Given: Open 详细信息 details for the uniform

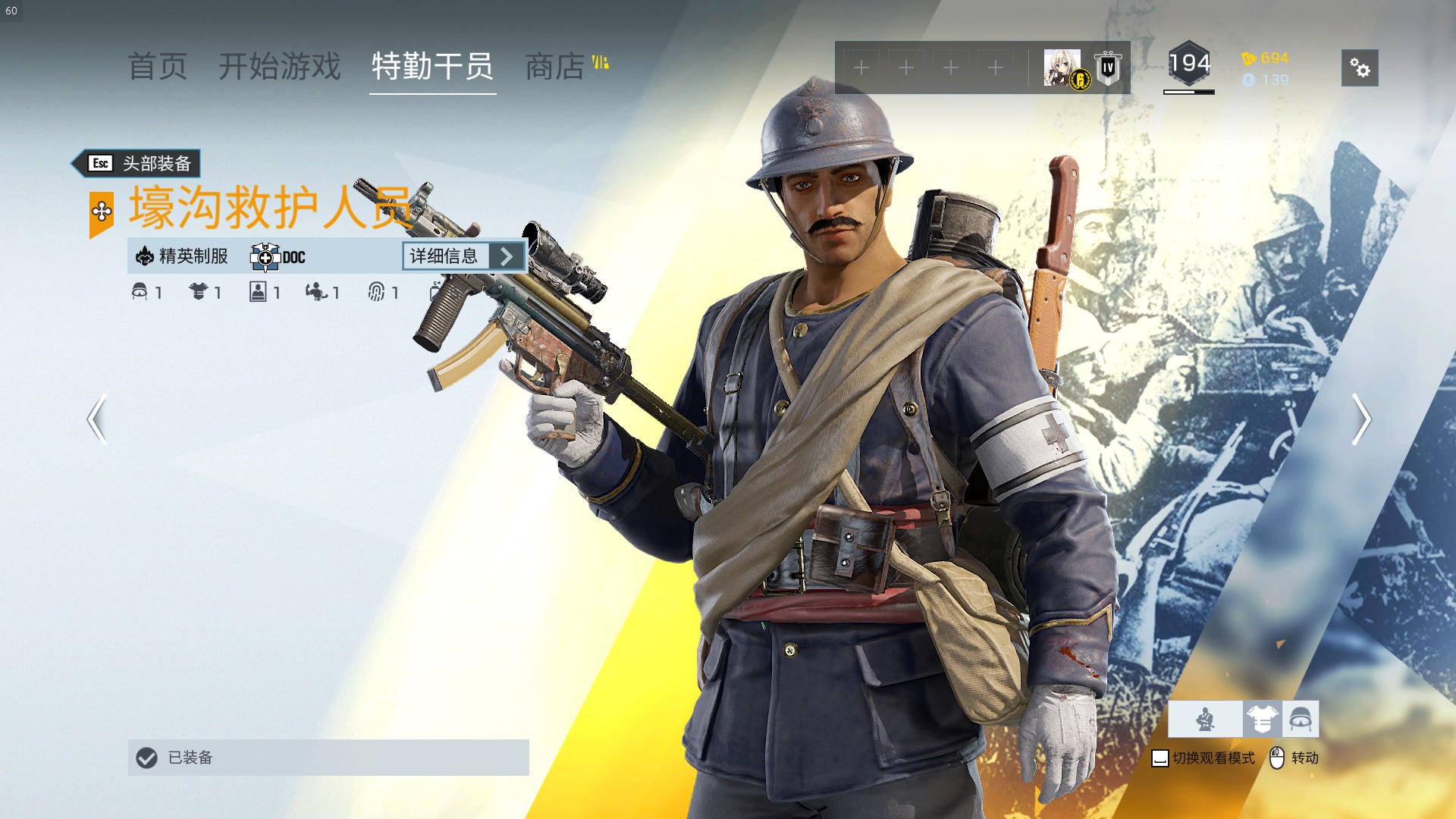Looking at the screenshot, I should [x=463, y=256].
